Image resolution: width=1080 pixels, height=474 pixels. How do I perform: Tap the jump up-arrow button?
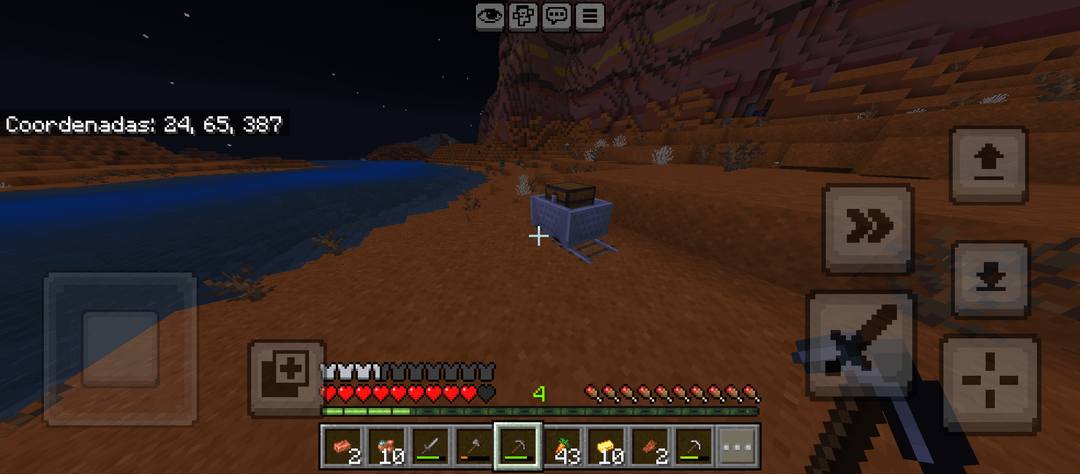coord(988,165)
